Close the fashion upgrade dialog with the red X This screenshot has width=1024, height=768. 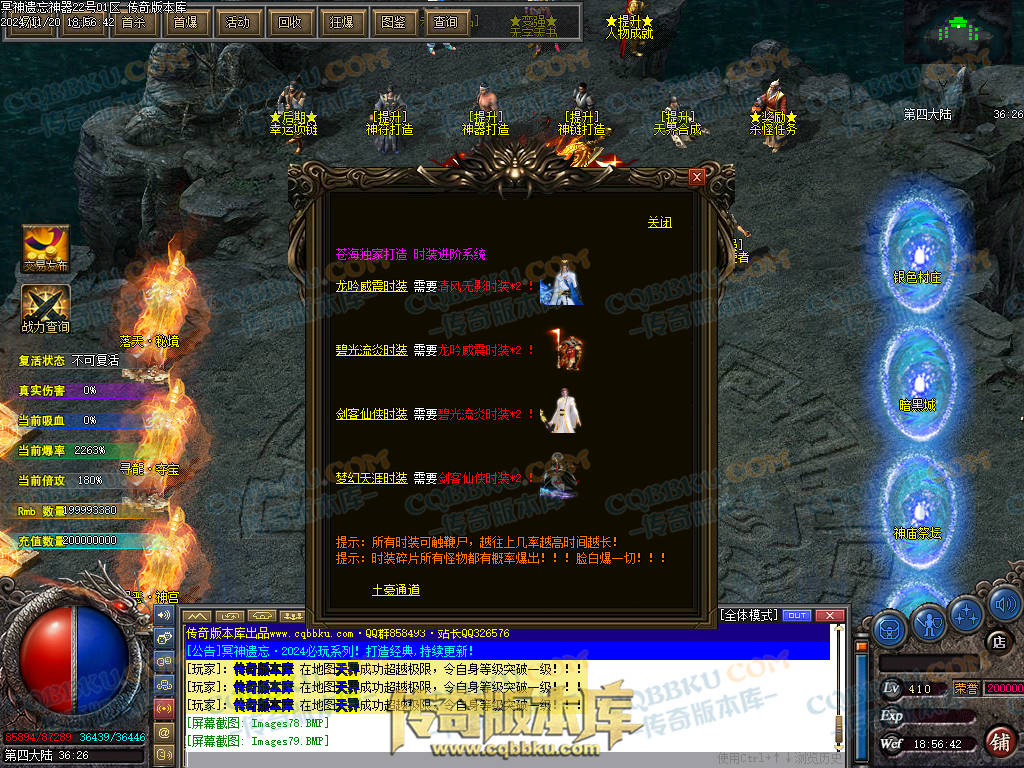(x=697, y=177)
